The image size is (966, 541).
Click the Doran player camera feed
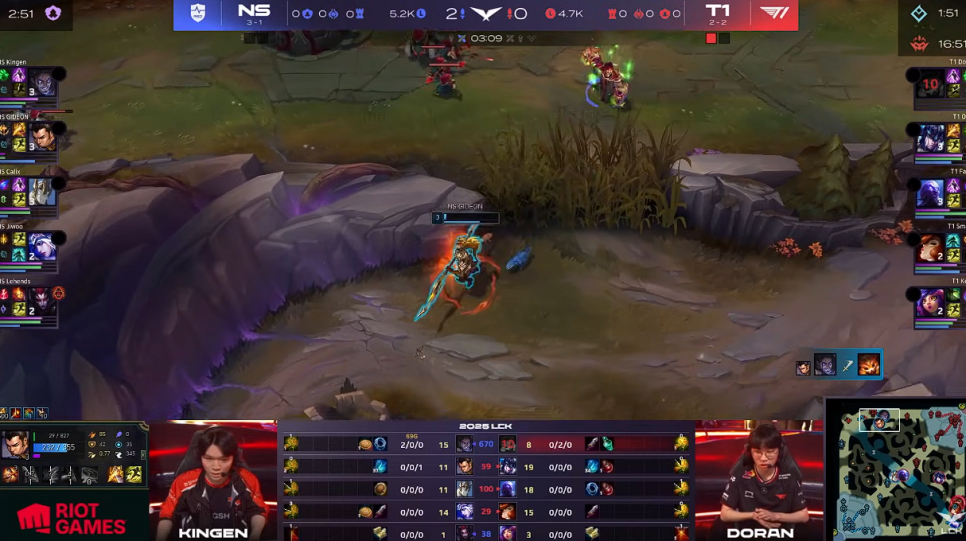[x=759, y=480]
